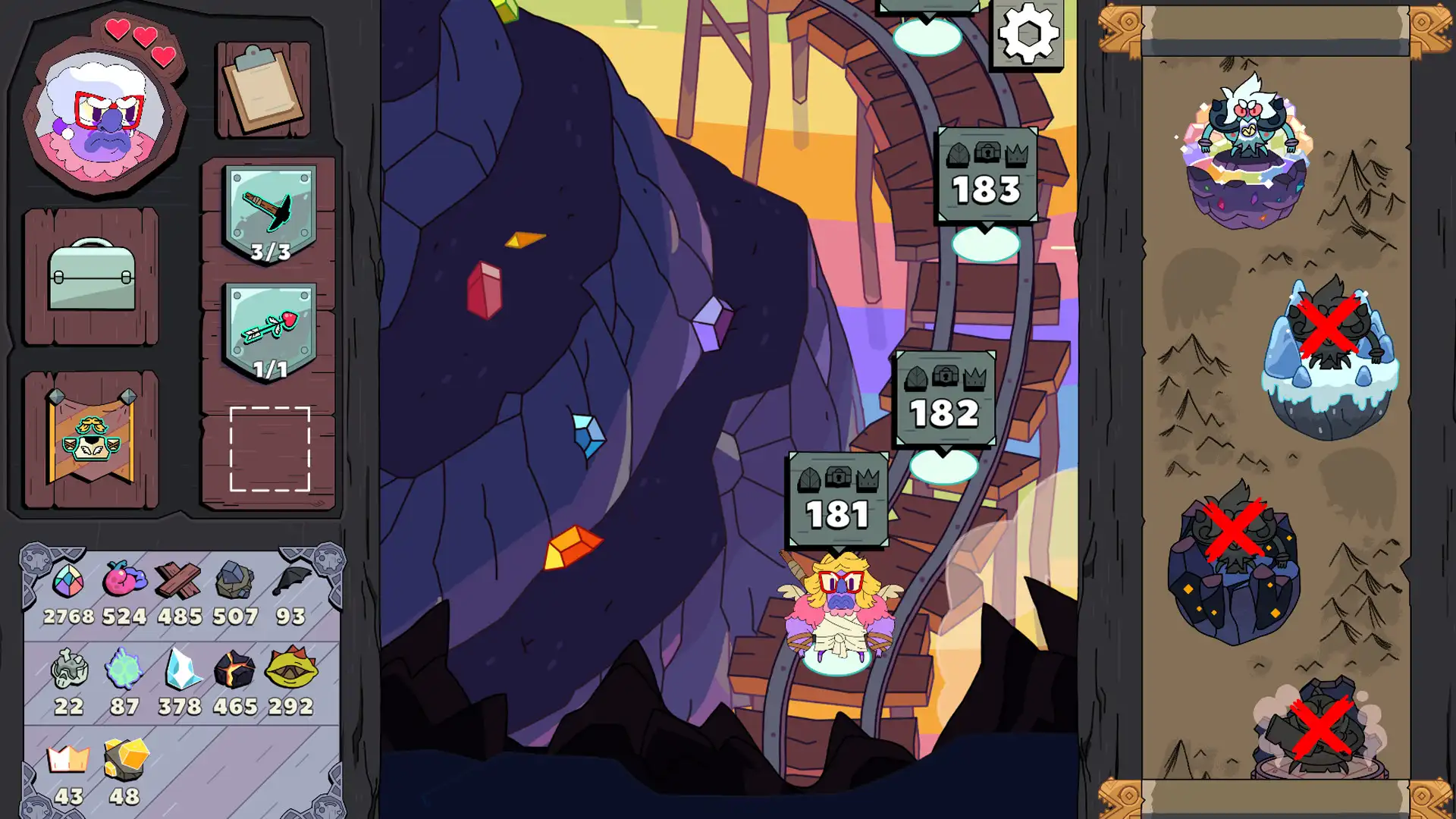Open the toolbox panel on the left
The width and height of the screenshot is (1456, 819).
click(91, 273)
